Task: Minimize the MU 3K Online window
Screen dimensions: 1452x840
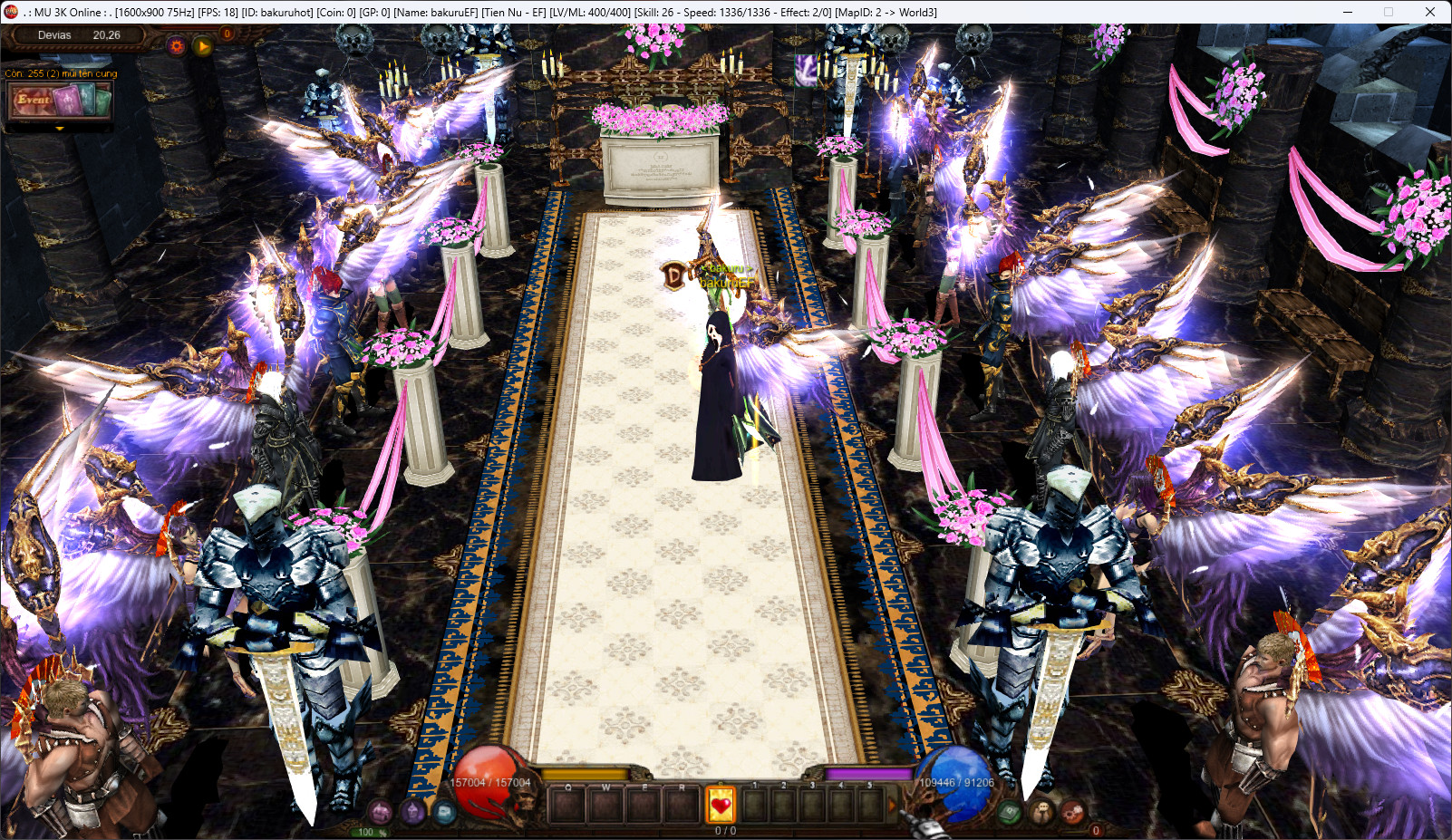Action: click(1347, 12)
